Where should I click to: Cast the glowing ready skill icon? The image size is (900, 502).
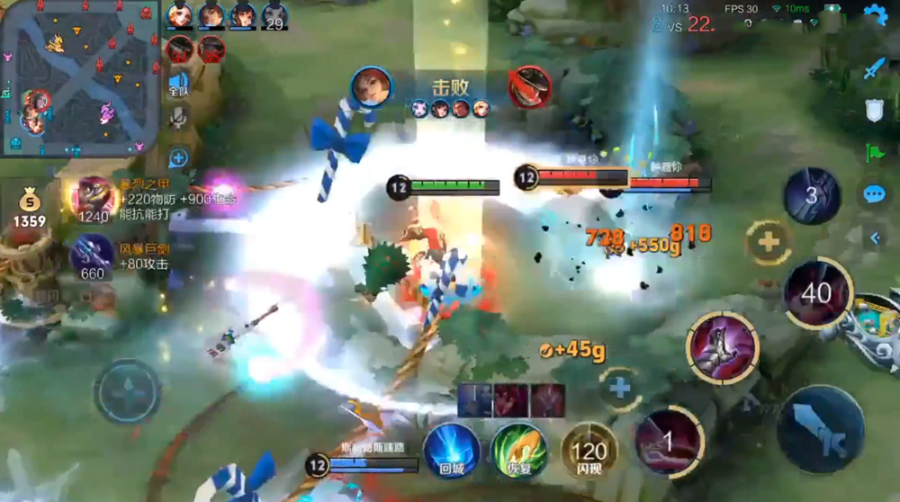click(x=722, y=347)
